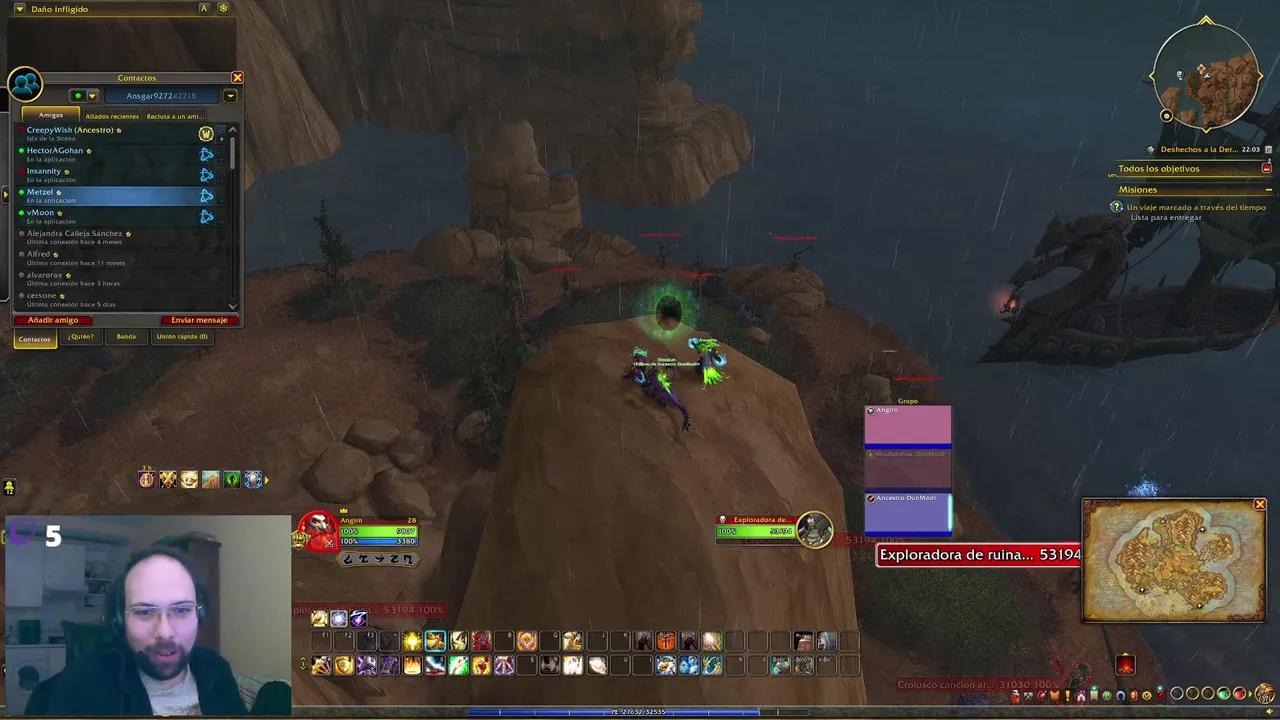The height and width of the screenshot is (720, 1280).
Task: Collapse the 'Todos los objetivos' tracker with the minus button
Action: click(x=1266, y=168)
